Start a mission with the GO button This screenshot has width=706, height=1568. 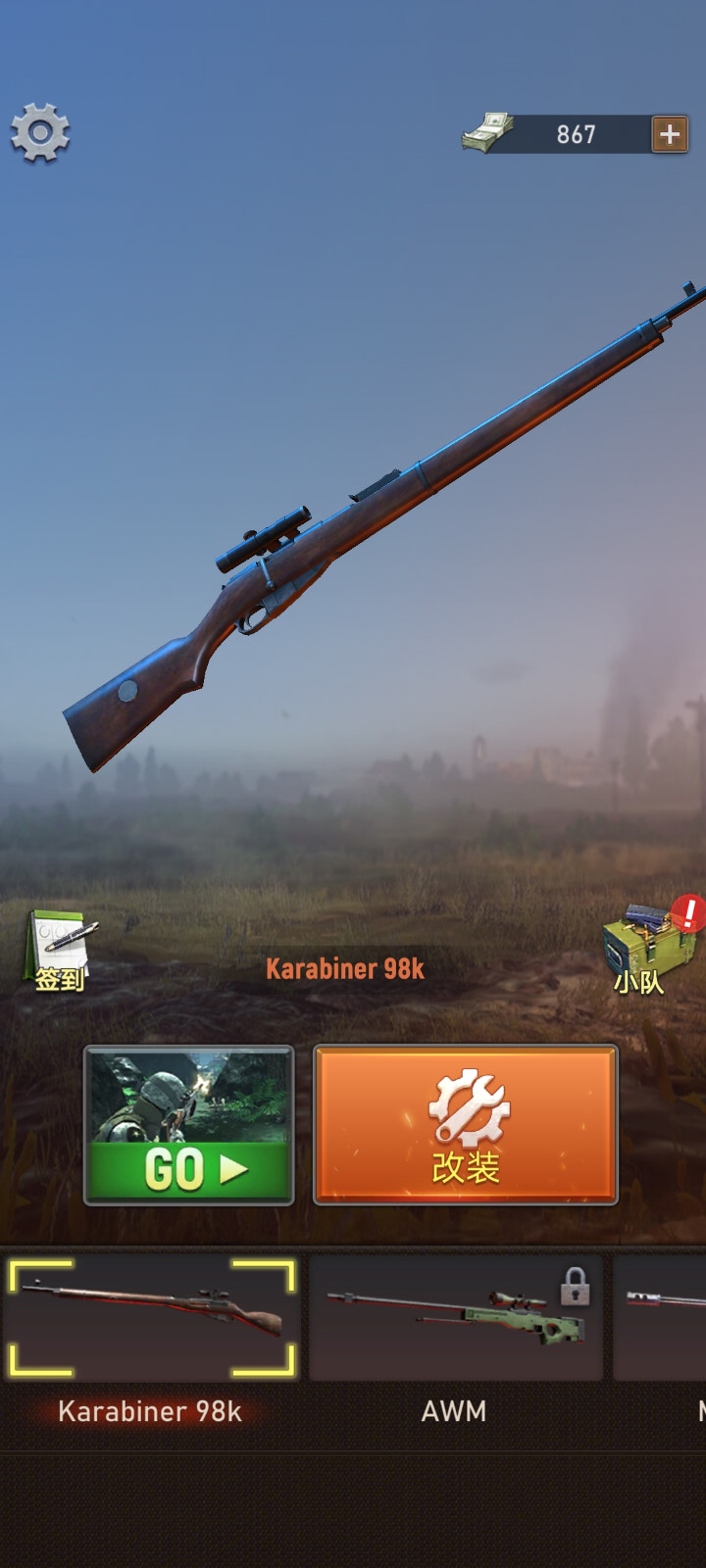[x=189, y=1125]
